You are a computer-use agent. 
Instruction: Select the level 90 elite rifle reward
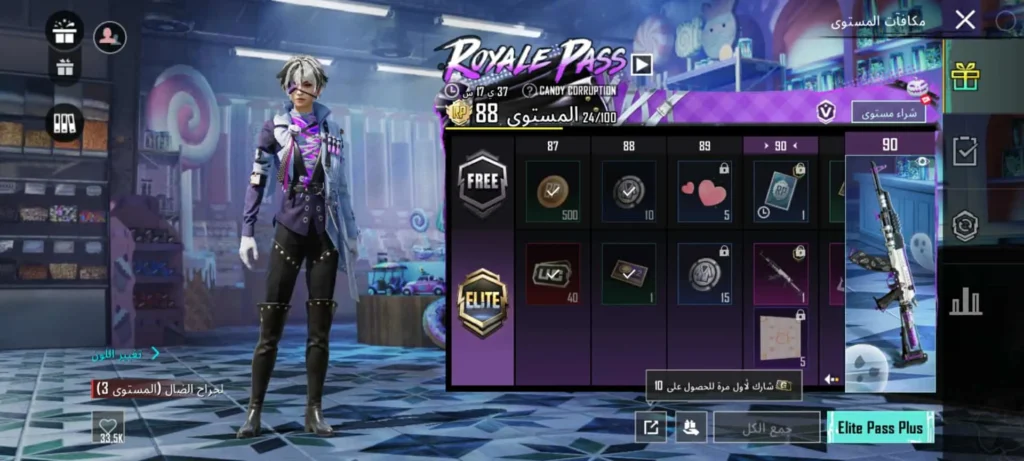(x=780, y=273)
